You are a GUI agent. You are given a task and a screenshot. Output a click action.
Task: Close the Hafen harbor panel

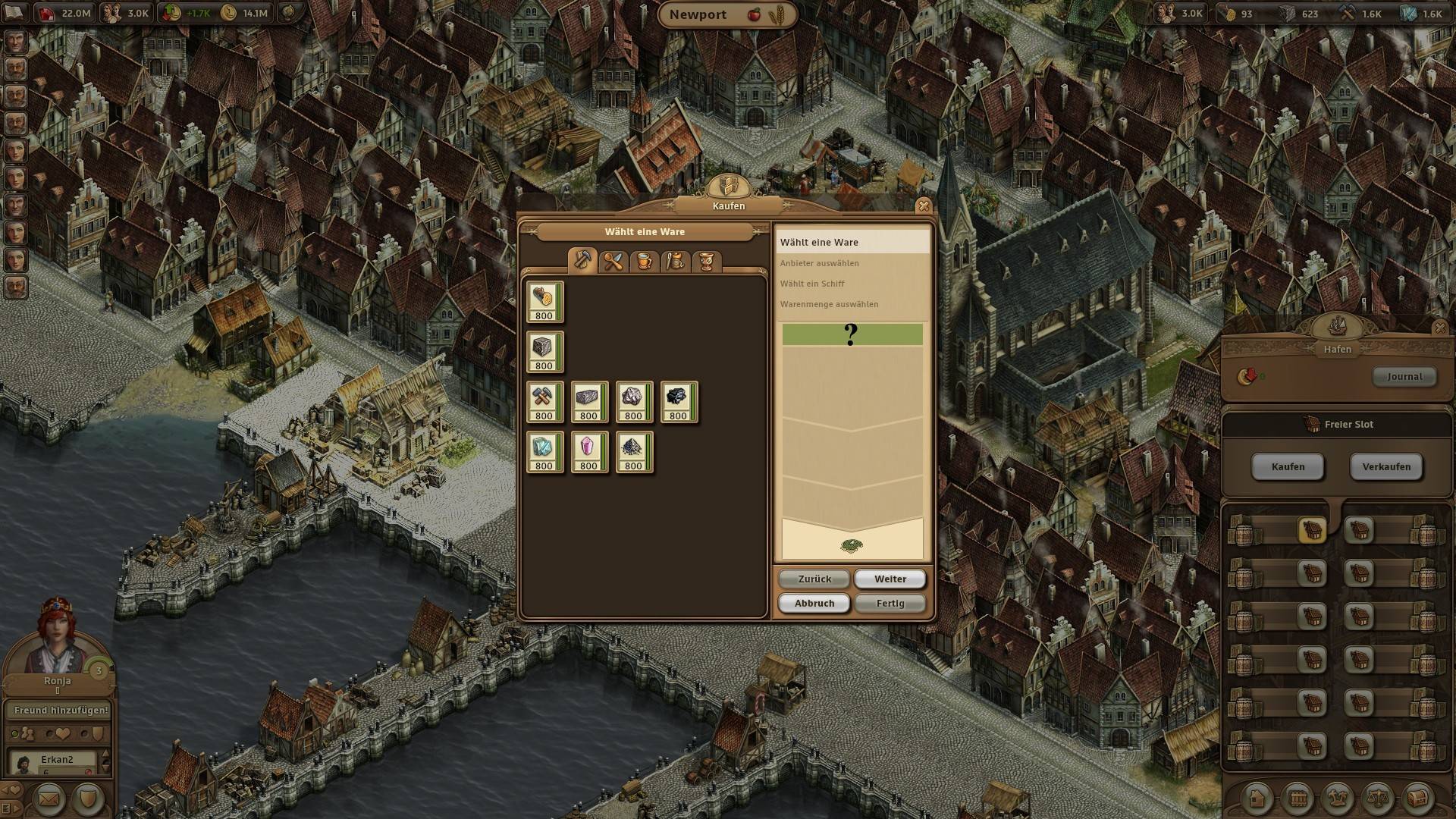1439,328
